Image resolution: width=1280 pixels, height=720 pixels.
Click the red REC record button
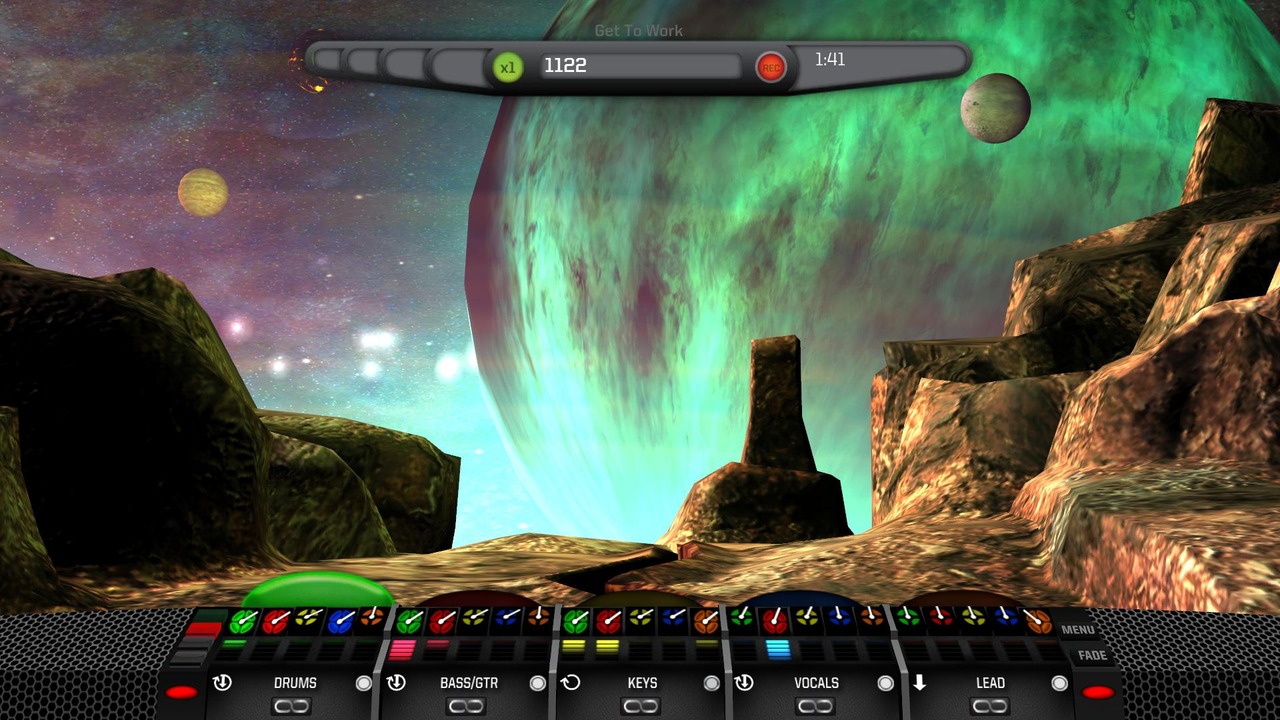coord(770,67)
